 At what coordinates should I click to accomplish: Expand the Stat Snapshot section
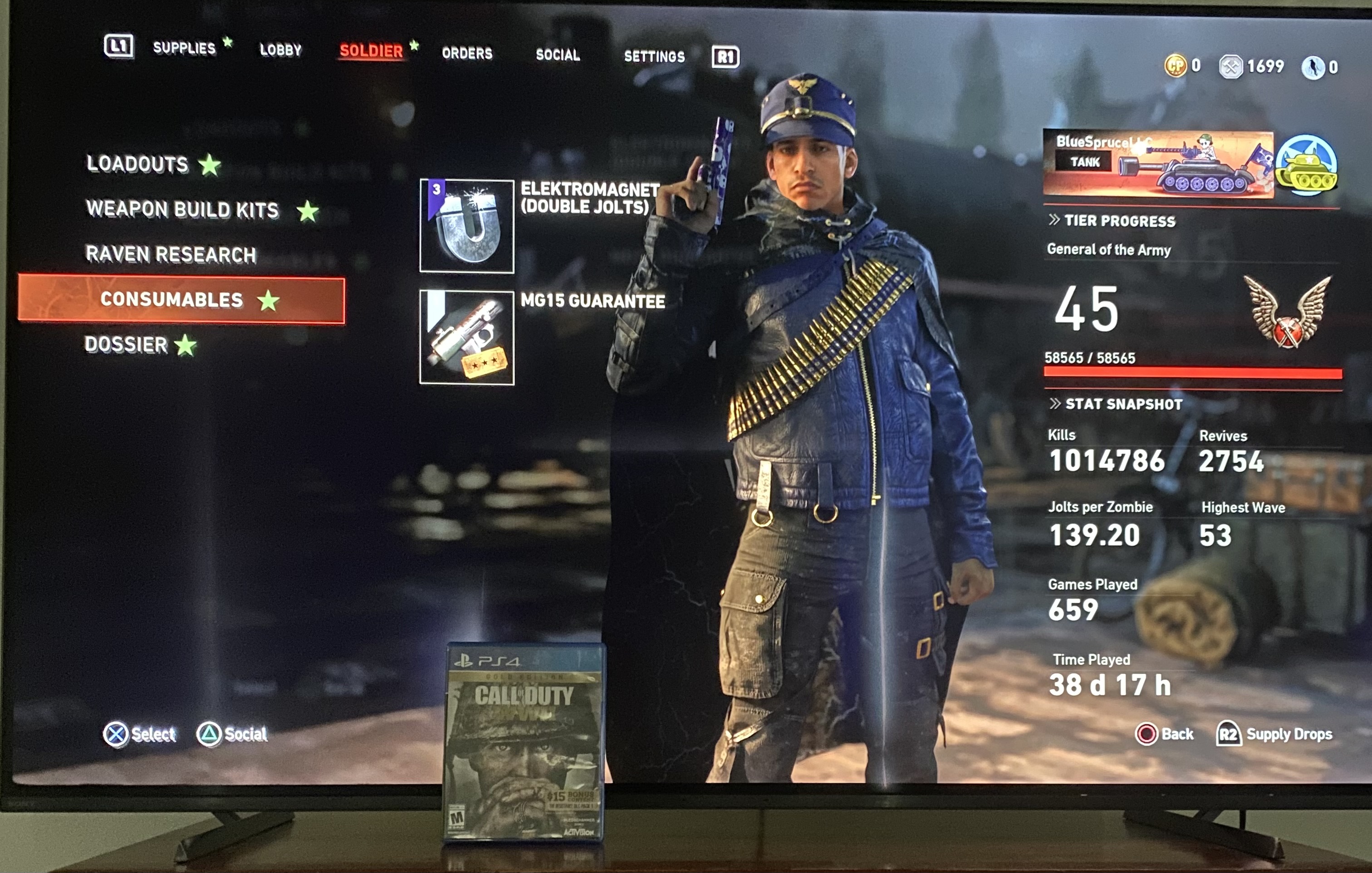pyautogui.click(x=1116, y=405)
